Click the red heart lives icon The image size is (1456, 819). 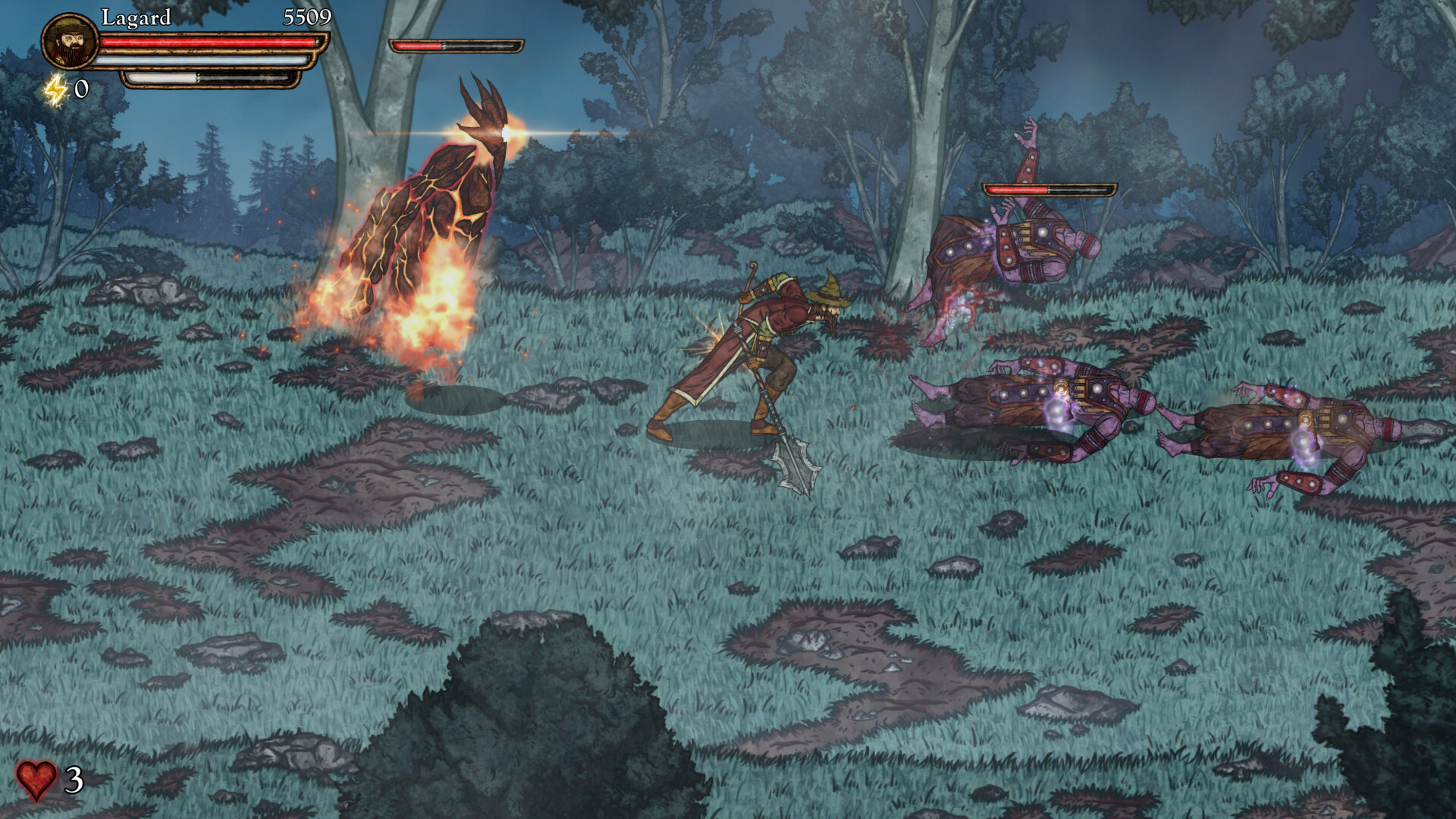click(36, 781)
